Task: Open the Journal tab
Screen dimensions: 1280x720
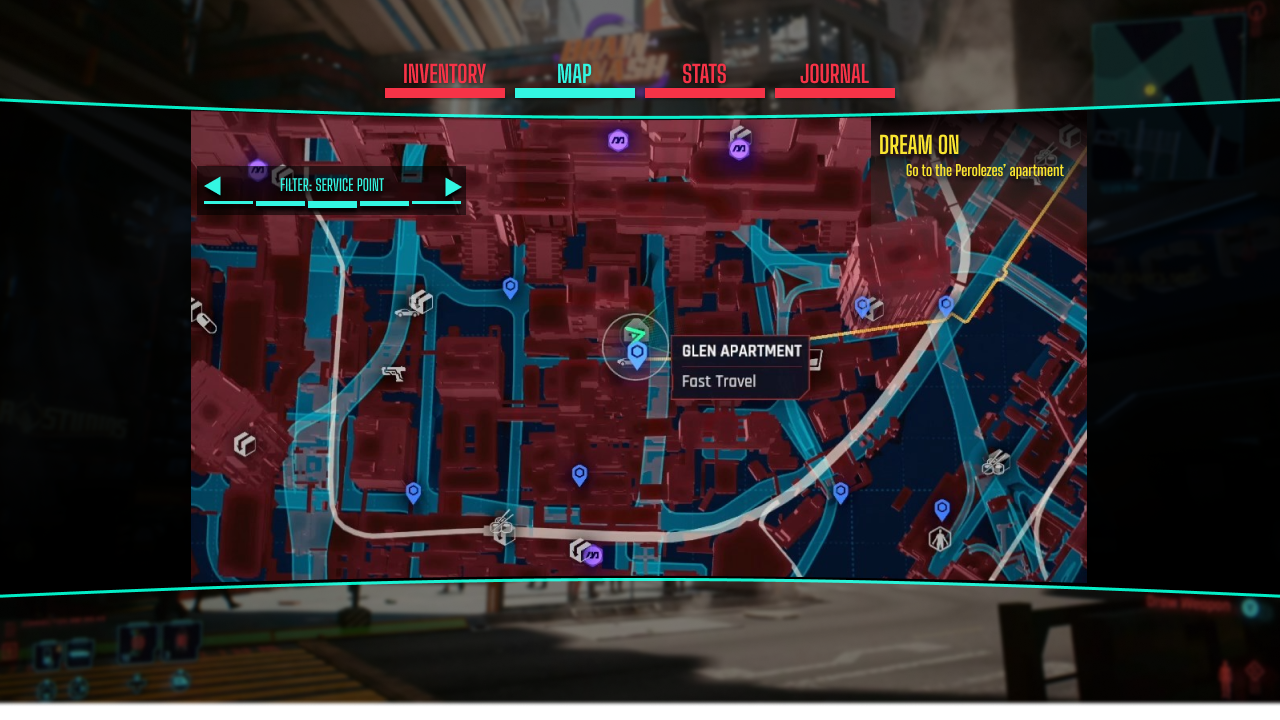Action: [x=835, y=73]
